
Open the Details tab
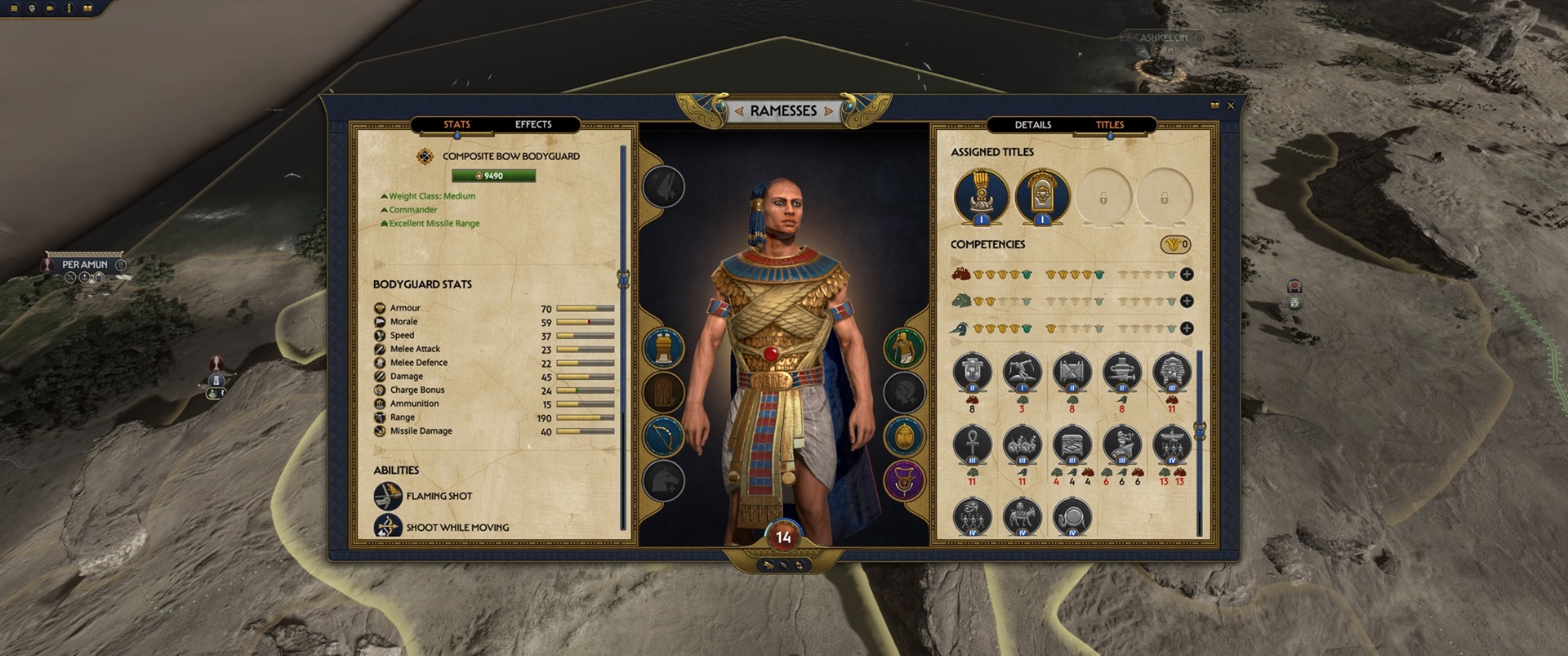[1033, 124]
